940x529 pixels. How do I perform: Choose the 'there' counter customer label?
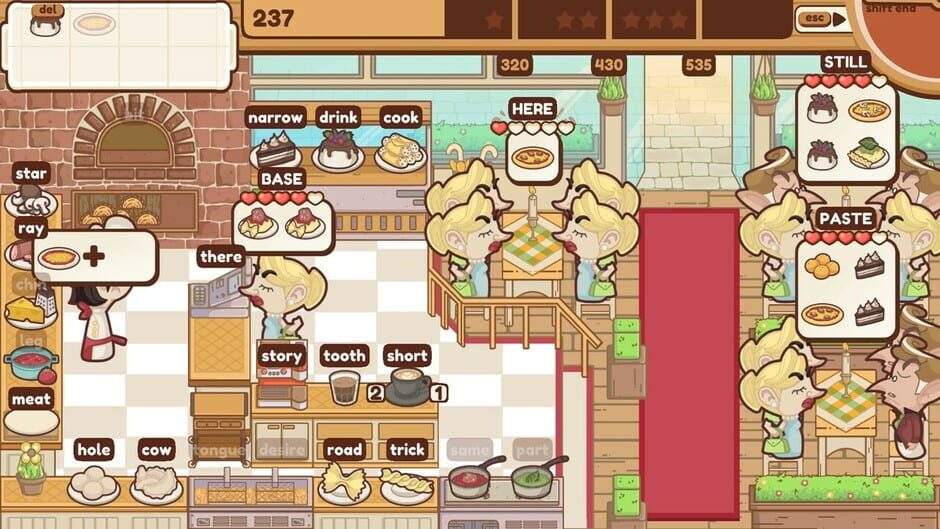point(220,257)
